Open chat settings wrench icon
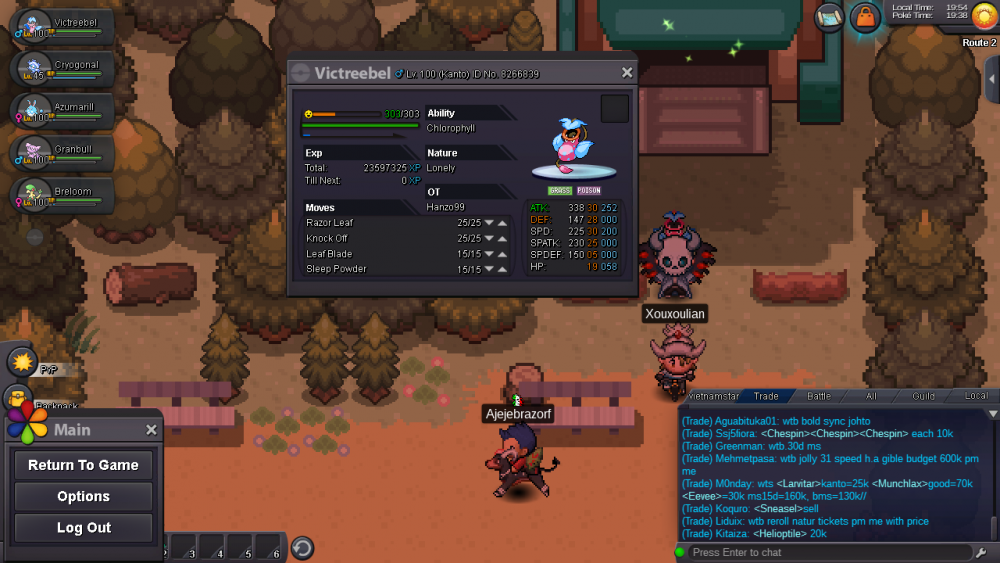This screenshot has width=1000, height=563. (981, 552)
